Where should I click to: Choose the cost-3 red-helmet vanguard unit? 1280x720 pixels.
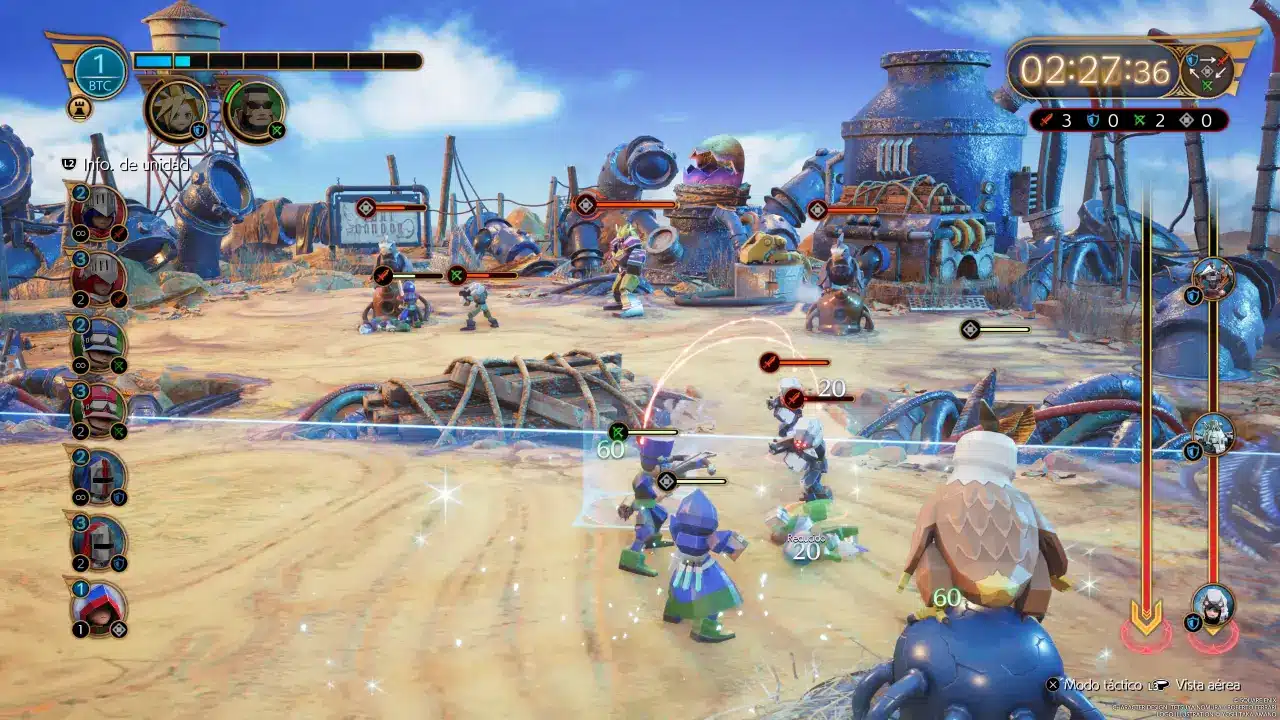coord(99,278)
